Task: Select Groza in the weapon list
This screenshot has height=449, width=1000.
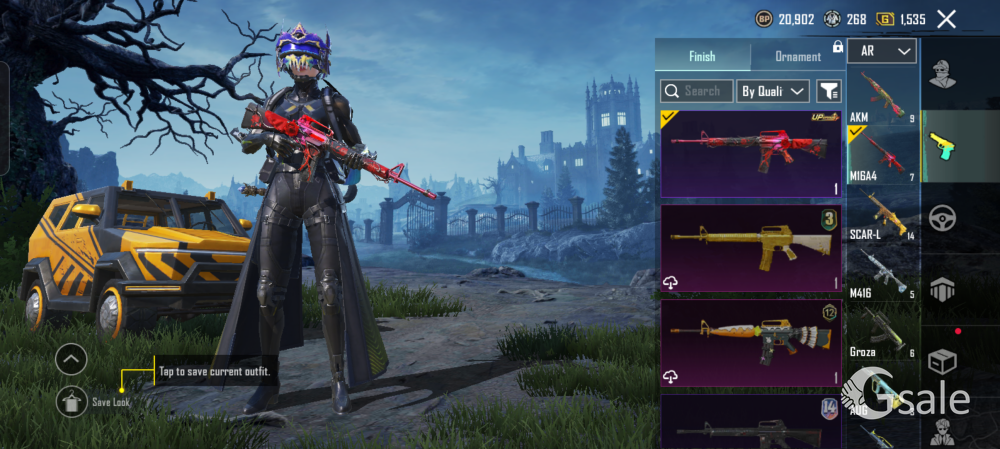Action: click(882, 331)
